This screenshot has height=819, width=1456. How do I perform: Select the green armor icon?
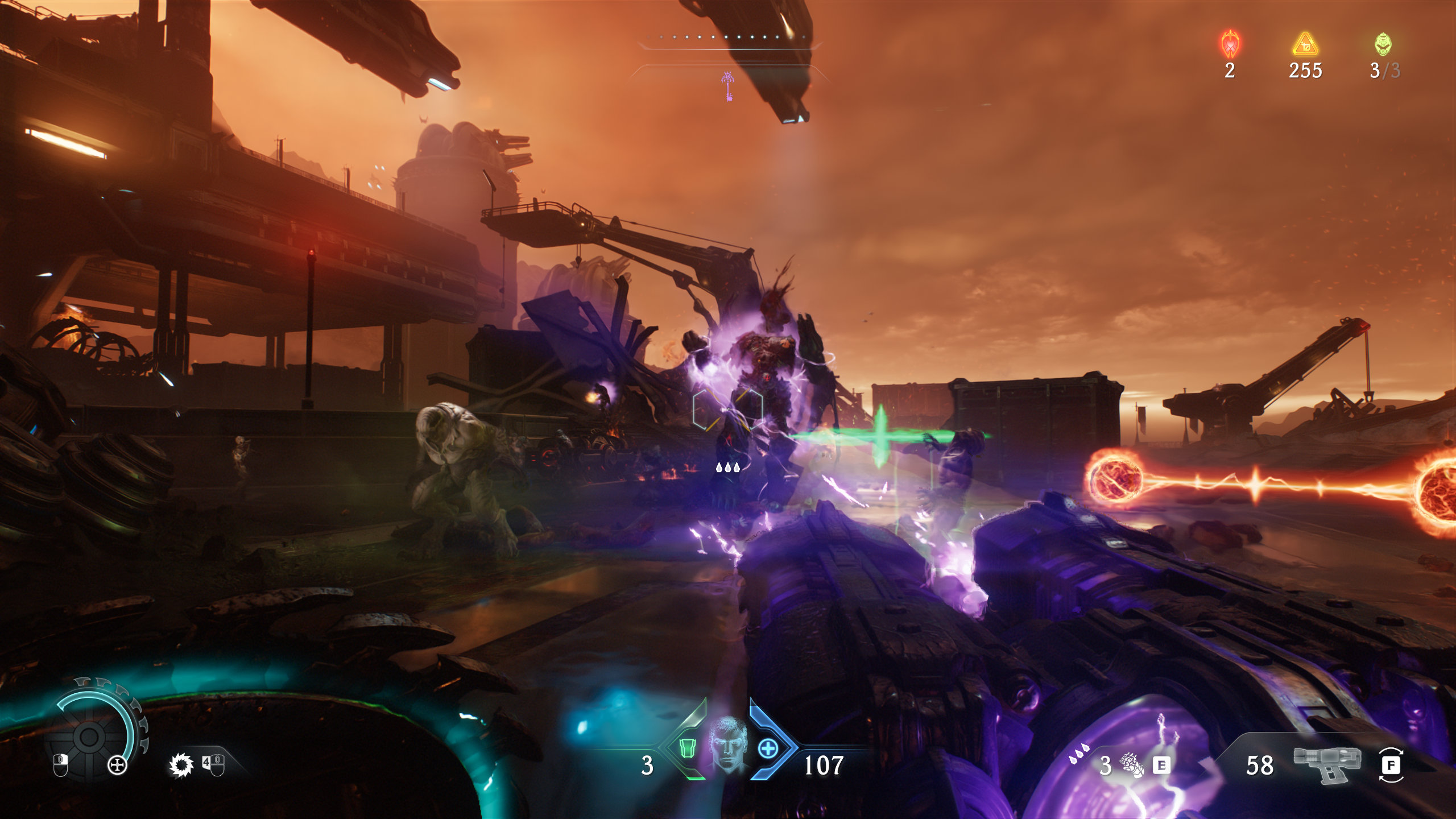coord(689,748)
